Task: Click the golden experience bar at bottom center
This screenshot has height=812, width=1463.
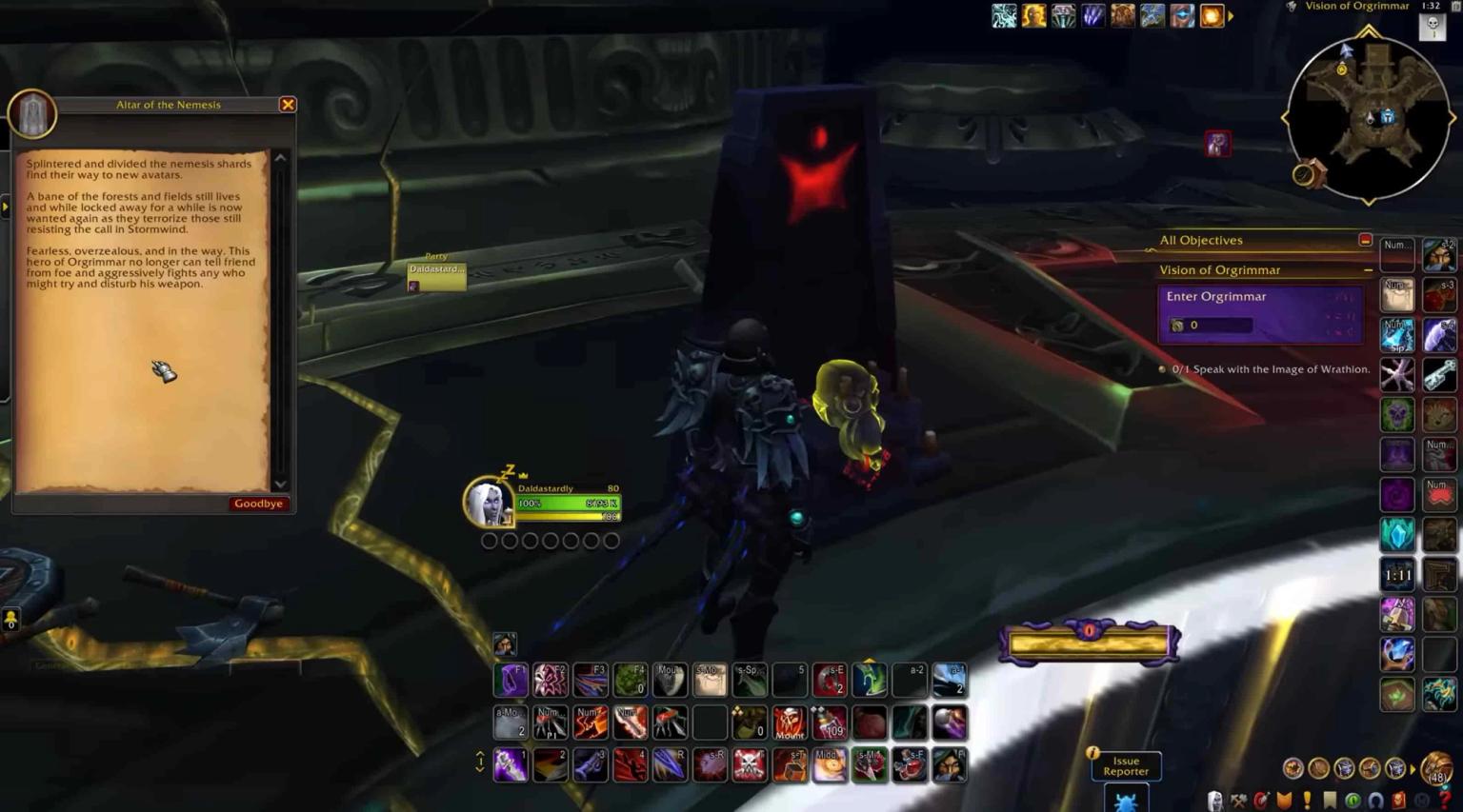Action: 1089,642
